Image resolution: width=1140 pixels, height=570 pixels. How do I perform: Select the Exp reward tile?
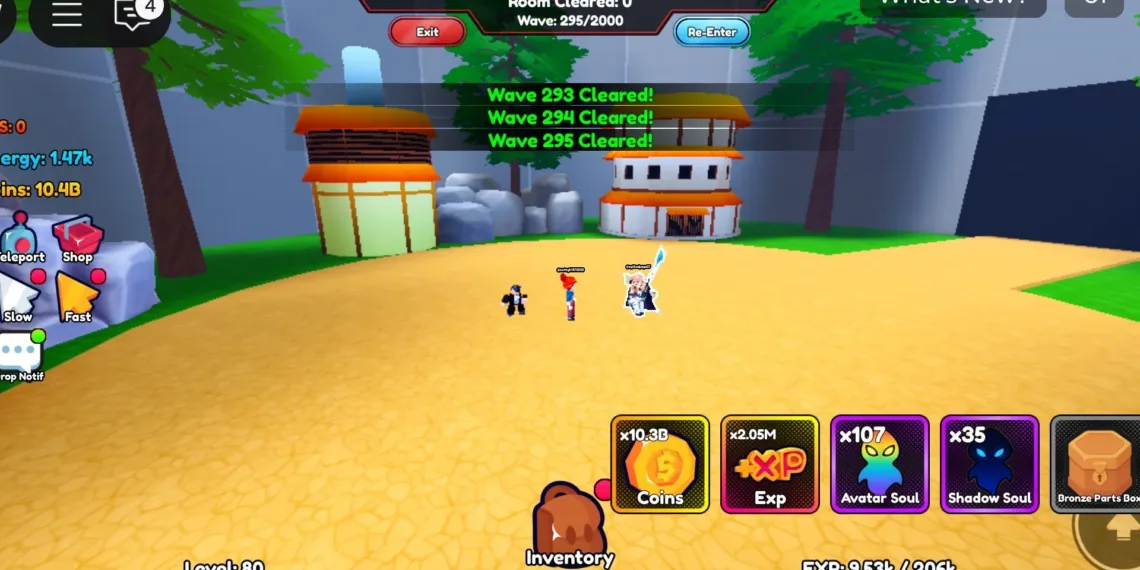point(770,464)
